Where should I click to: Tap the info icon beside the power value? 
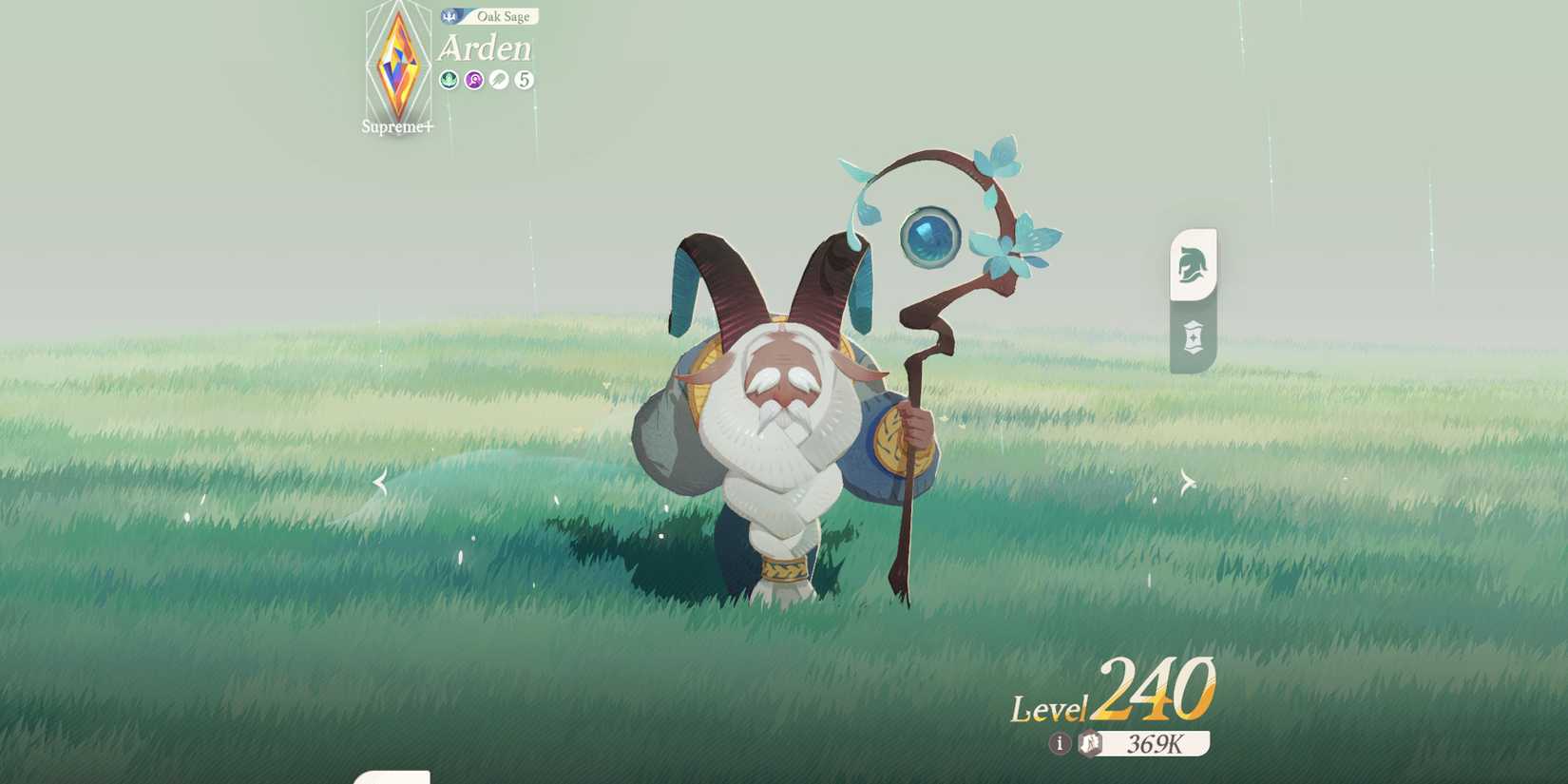point(1060,745)
